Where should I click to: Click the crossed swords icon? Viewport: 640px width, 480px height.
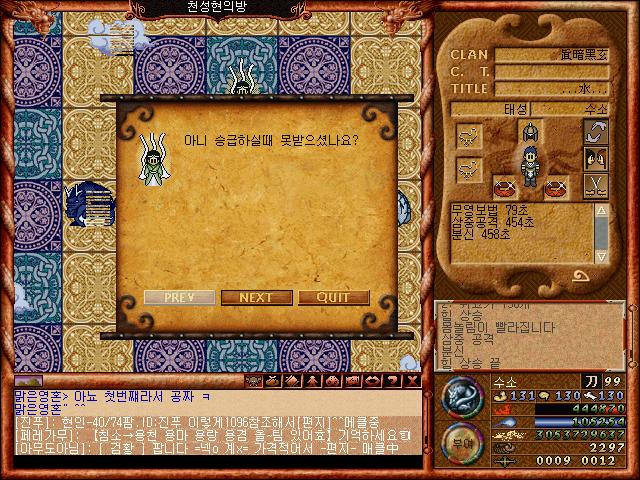(597, 185)
